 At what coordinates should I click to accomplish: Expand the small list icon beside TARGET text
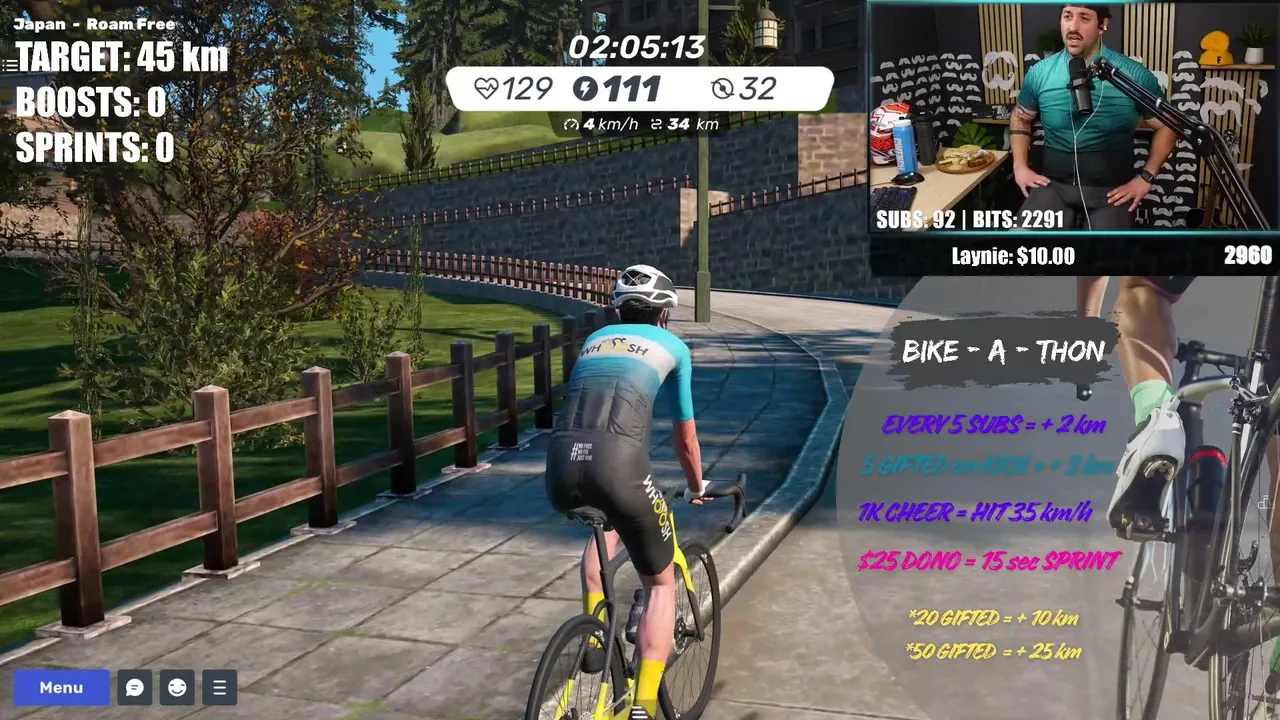9,65
